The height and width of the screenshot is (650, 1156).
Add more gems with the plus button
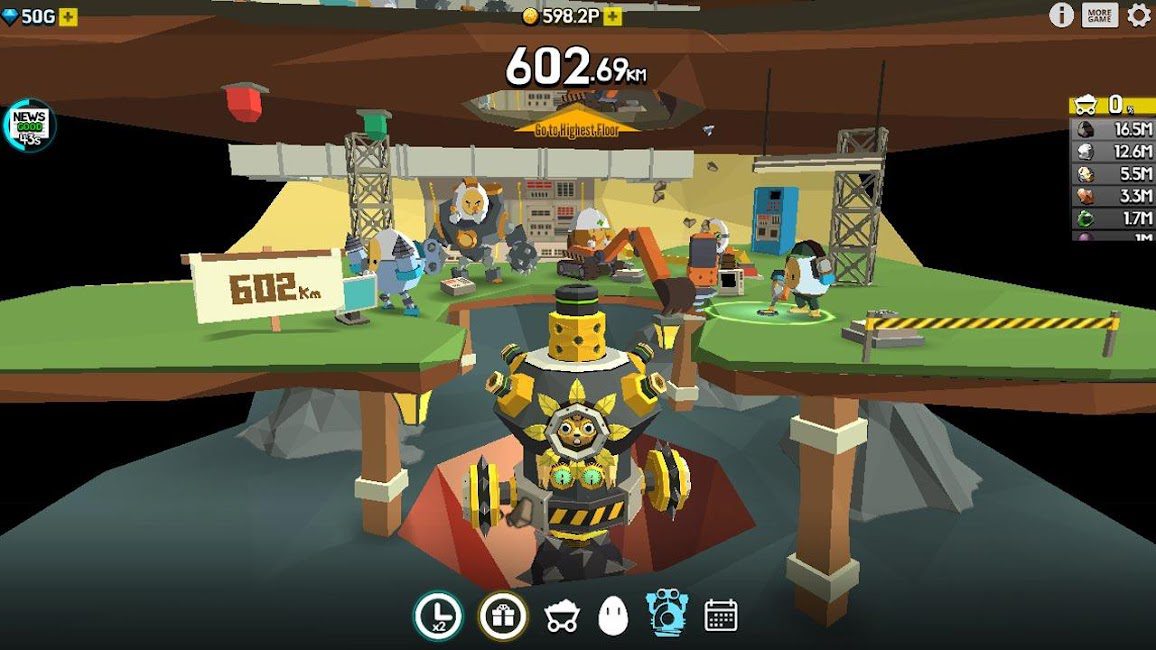click(x=68, y=17)
